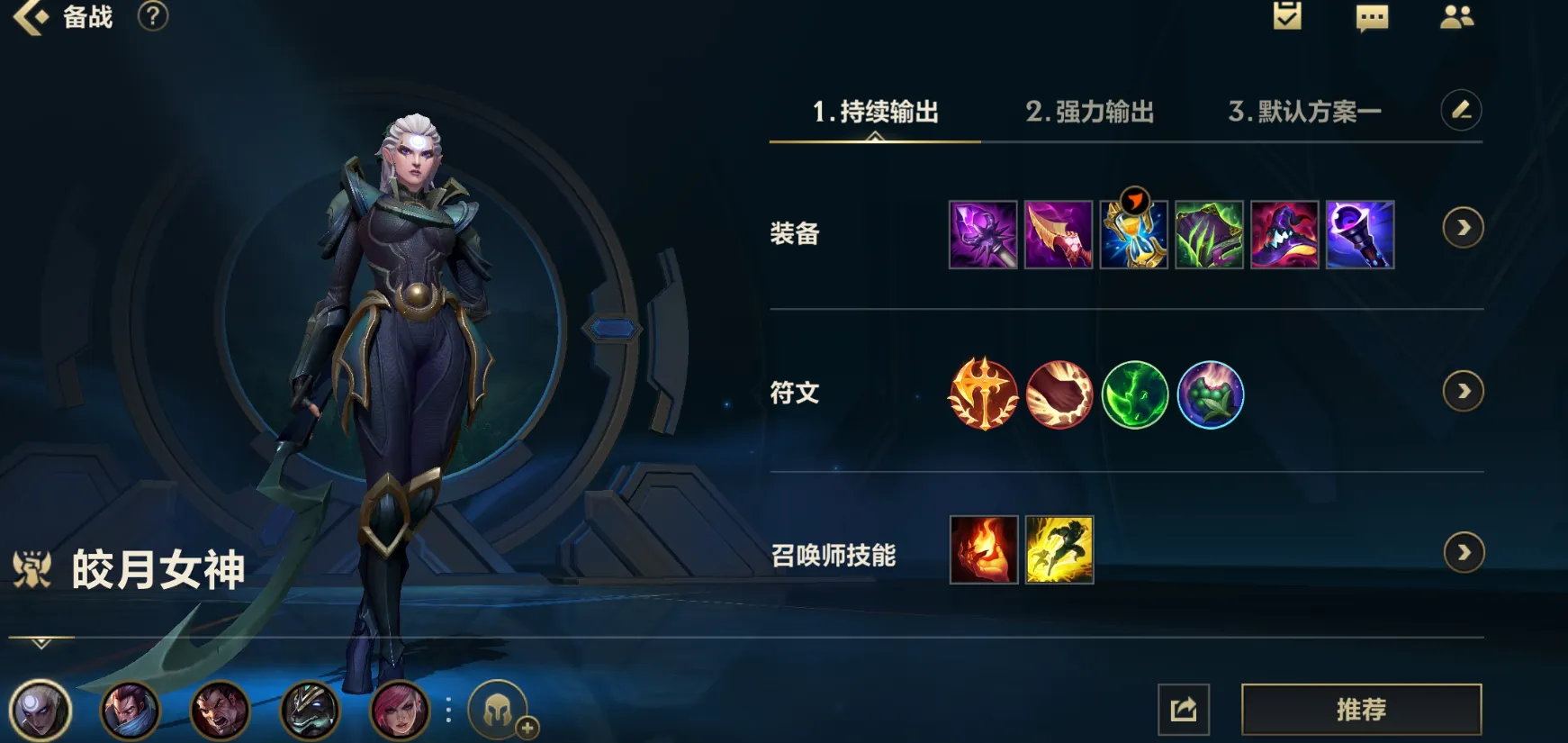Click the back arrow beside 备战
Screen dimensions: 1568x743
pyautogui.click(x=32, y=18)
